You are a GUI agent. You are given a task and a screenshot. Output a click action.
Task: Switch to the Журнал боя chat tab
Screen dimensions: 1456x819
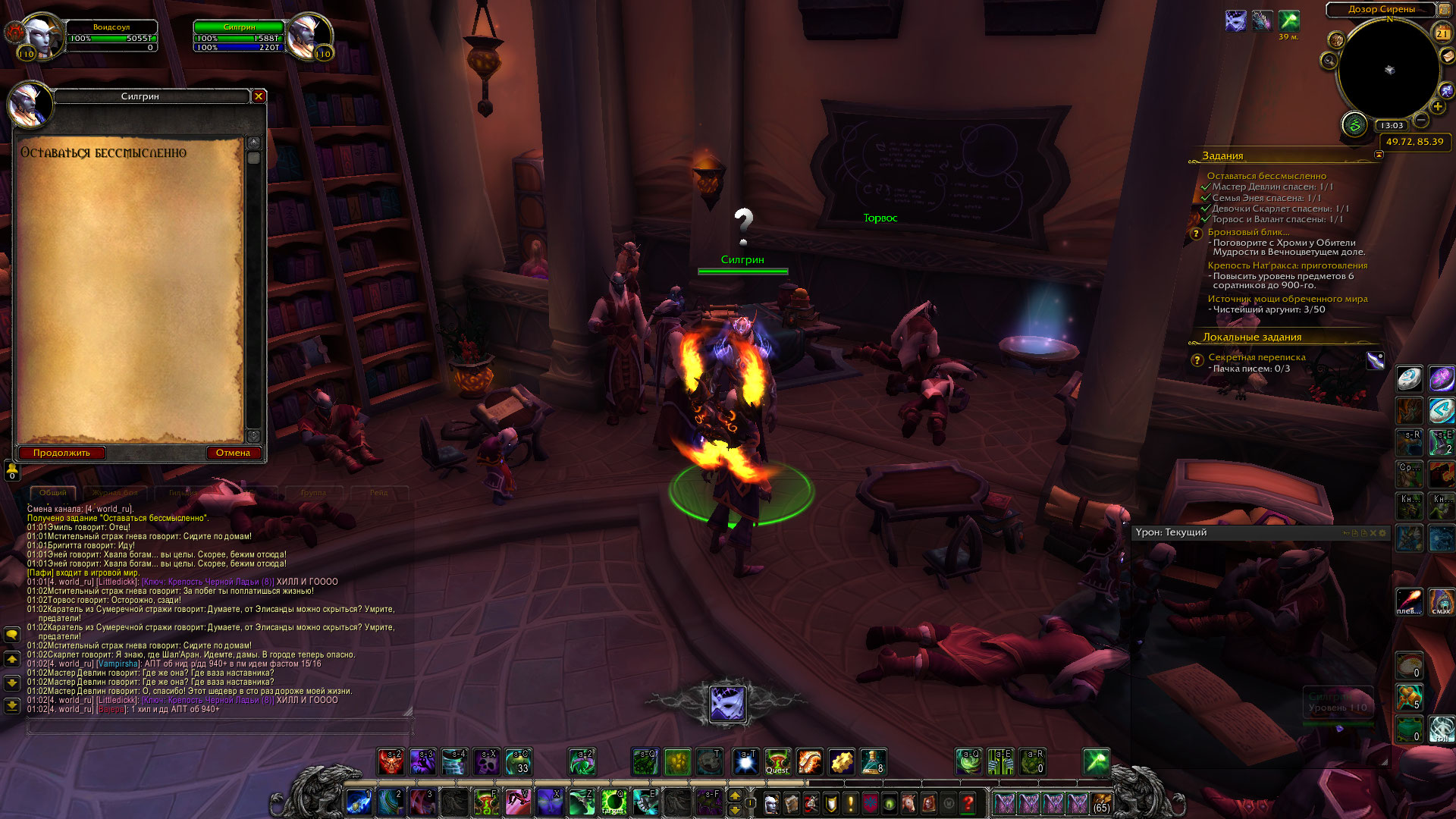pos(115,493)
